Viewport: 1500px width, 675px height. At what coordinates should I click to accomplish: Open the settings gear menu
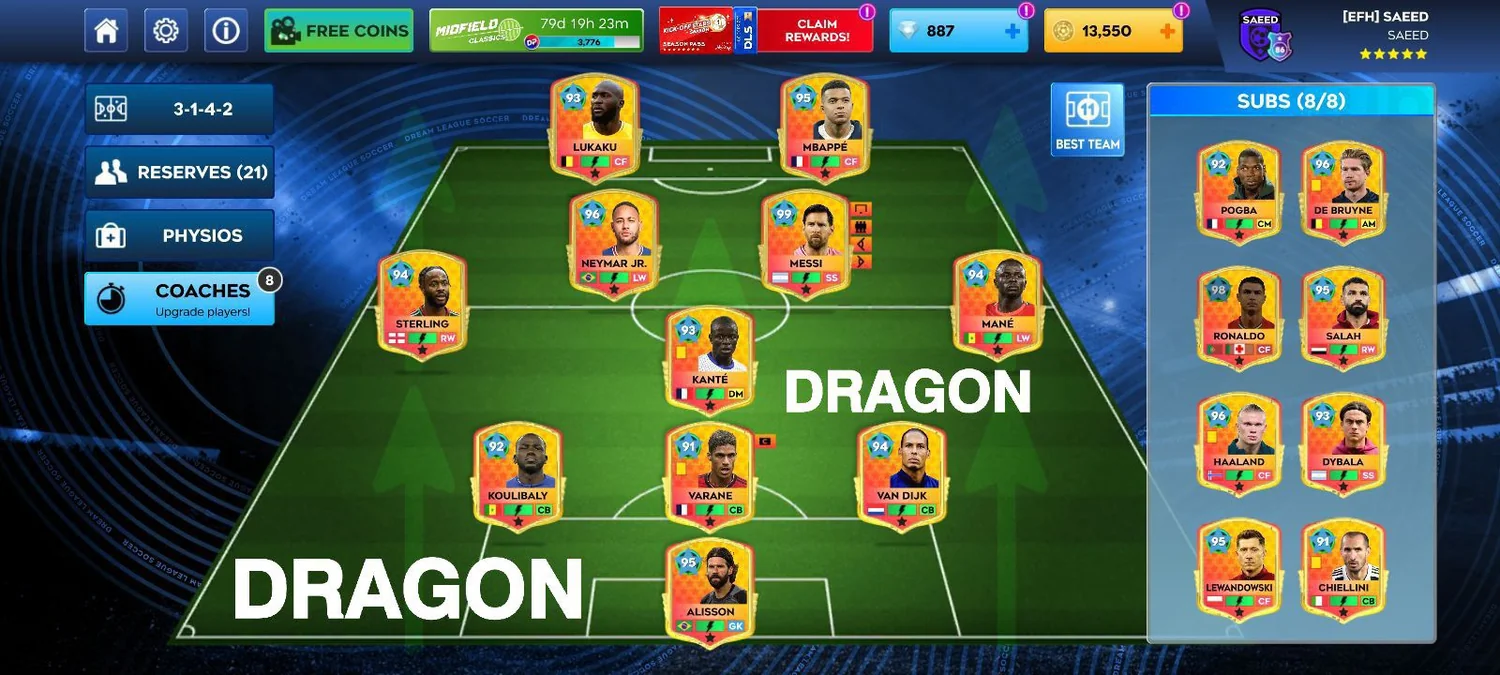tap(166, 31)
